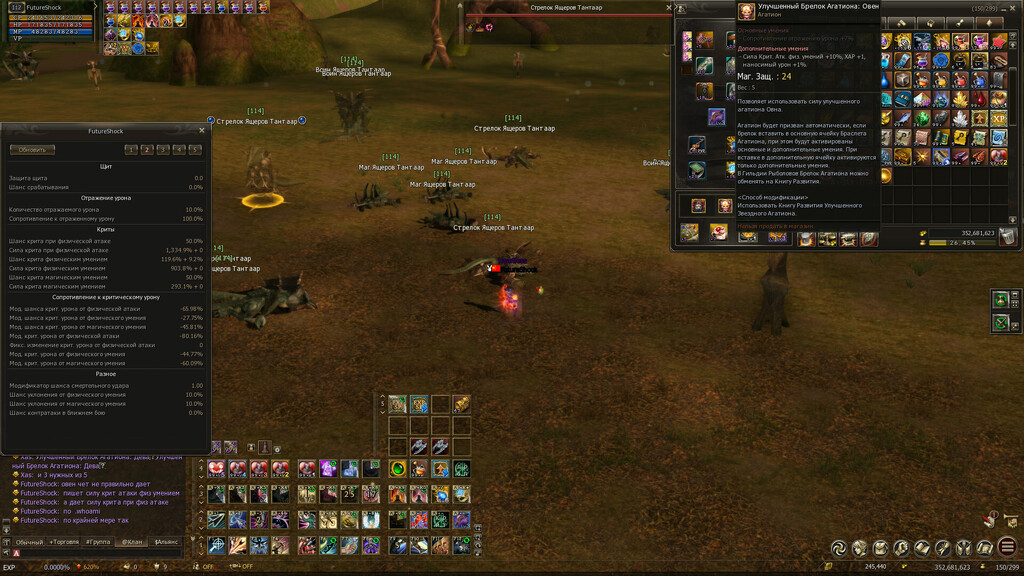Switch to stats page 5
Viewport: 1024px width, 576px height.
[x=194, y=150]
